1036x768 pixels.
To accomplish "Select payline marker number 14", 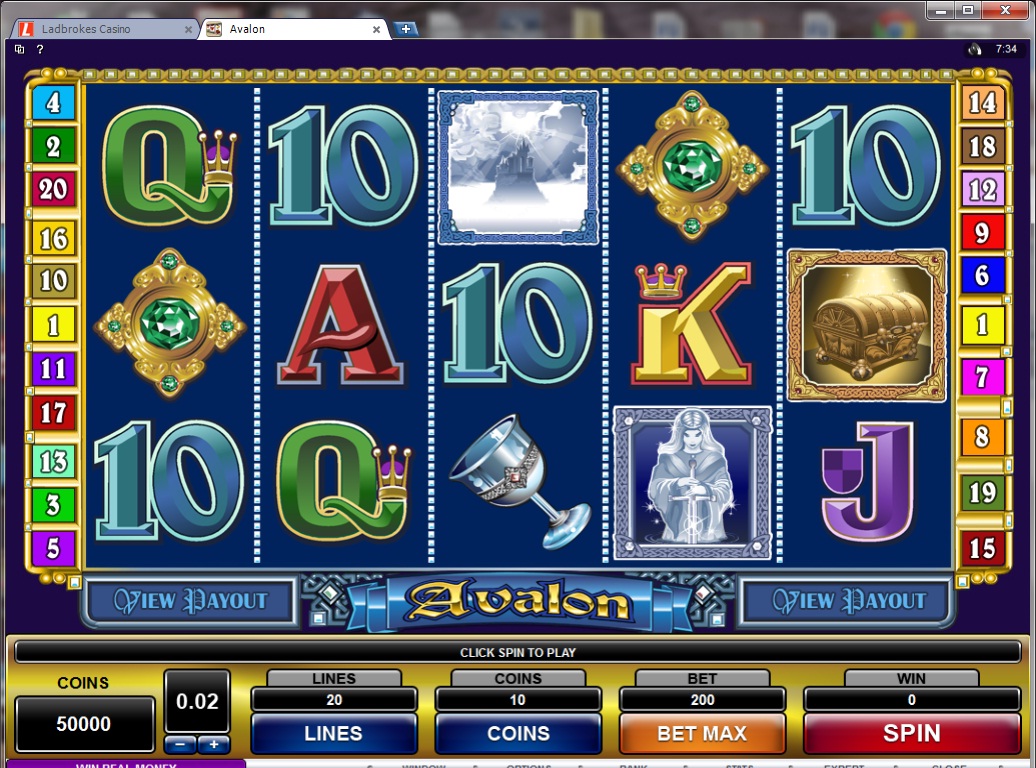I will point(982,102).
